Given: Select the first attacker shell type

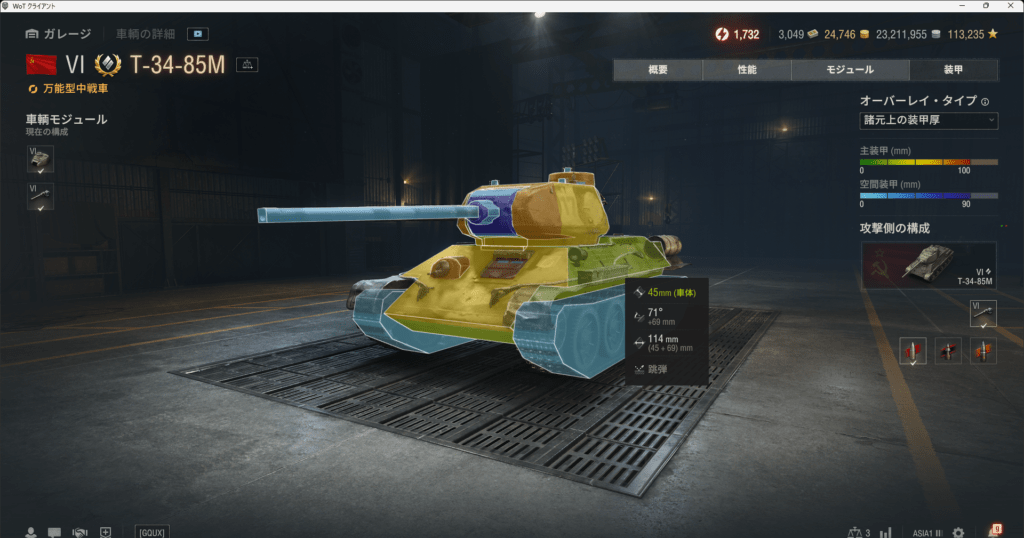Looking at the screenshot, I should pyautogui.click(x=913, y=350).
